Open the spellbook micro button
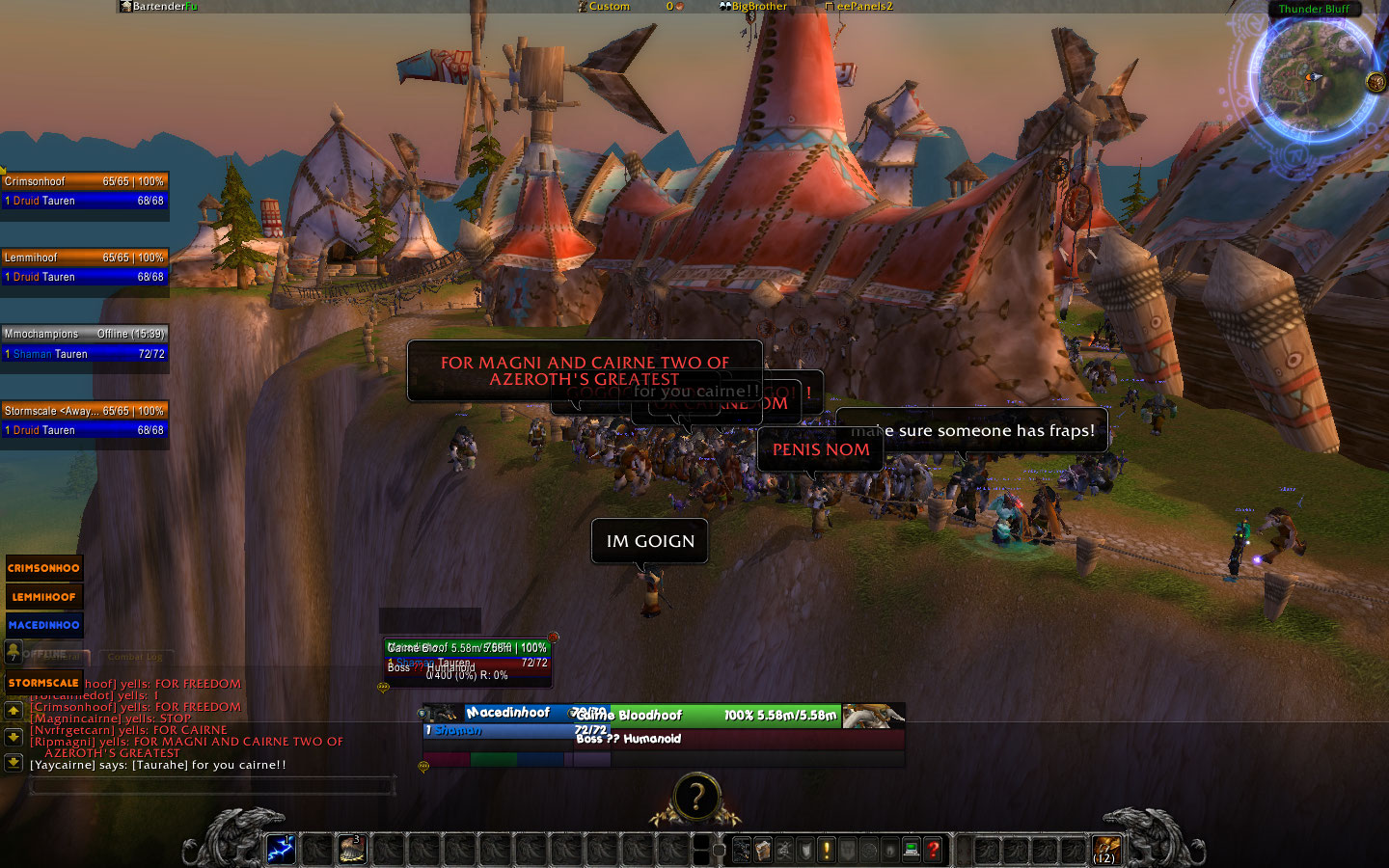1389x868 pixels. coord(763,850)
